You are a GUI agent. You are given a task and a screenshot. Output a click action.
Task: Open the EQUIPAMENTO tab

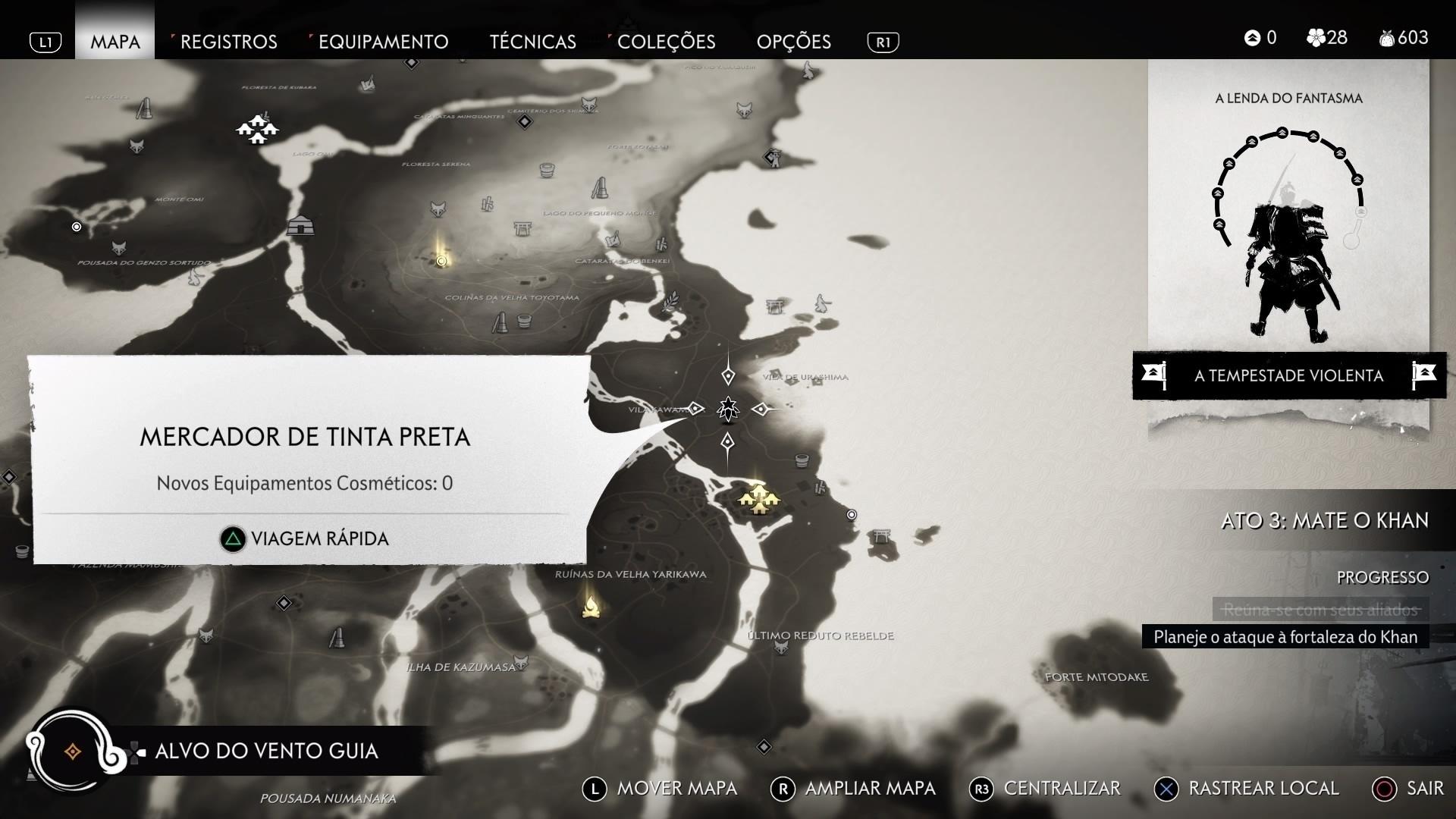pyautogui.click(x=383, y=42)
